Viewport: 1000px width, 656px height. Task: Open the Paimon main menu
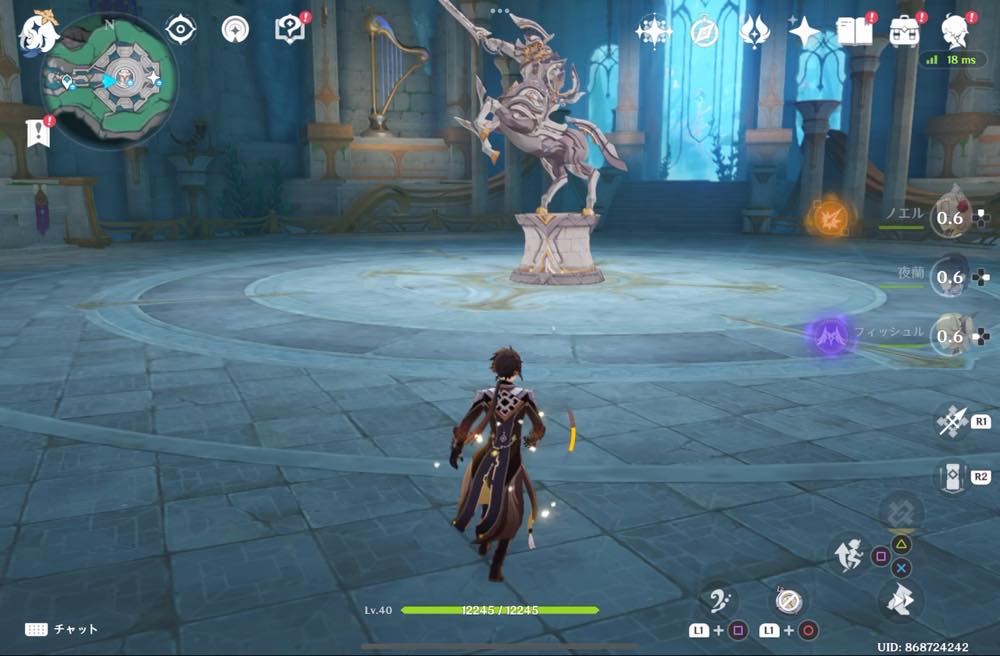coord(40,30)
